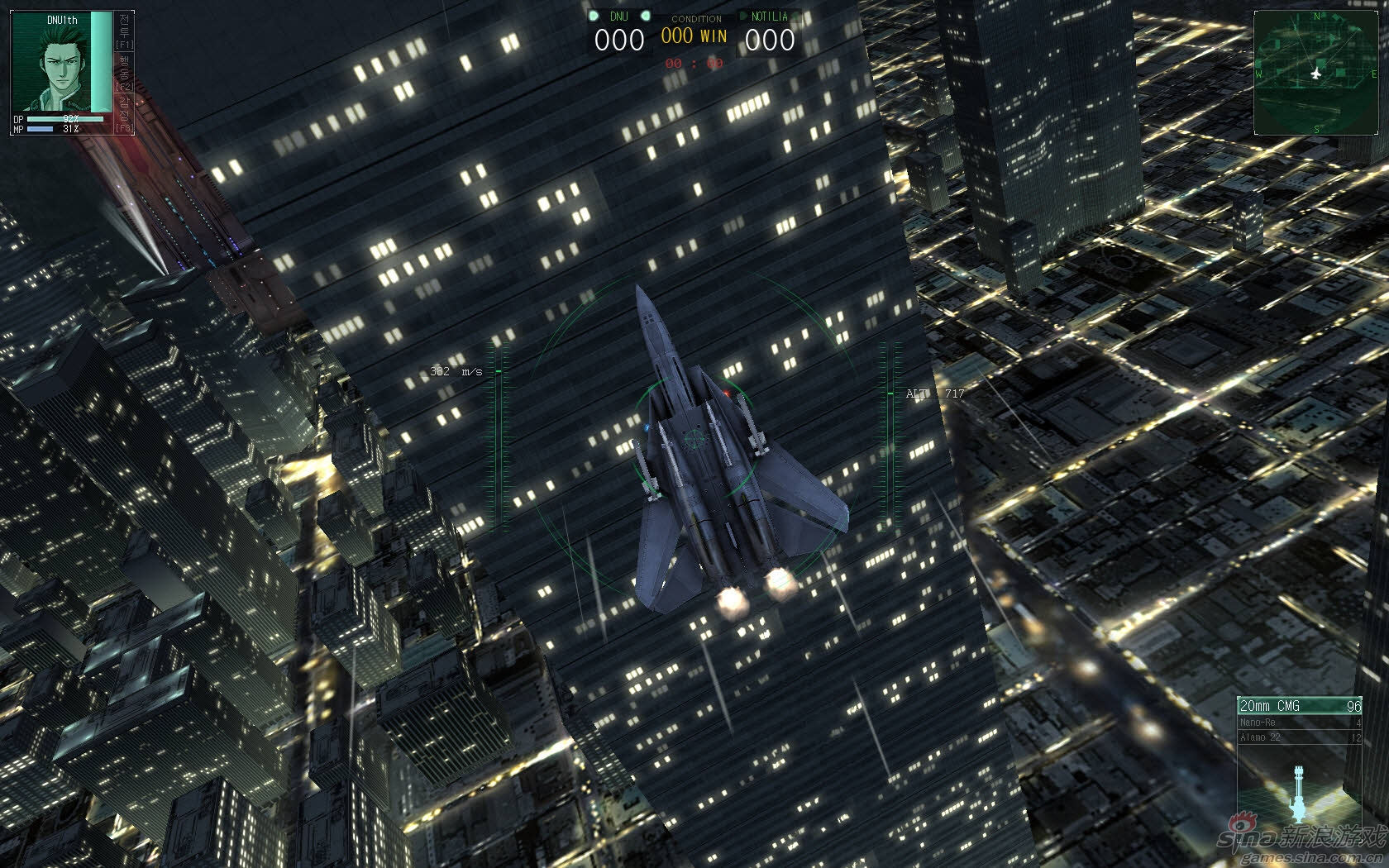This screenshot has width=1389, height=868.
Task: Open the 전투 [F1] tab
Action: pyautogui.click(x=124, y=31)
